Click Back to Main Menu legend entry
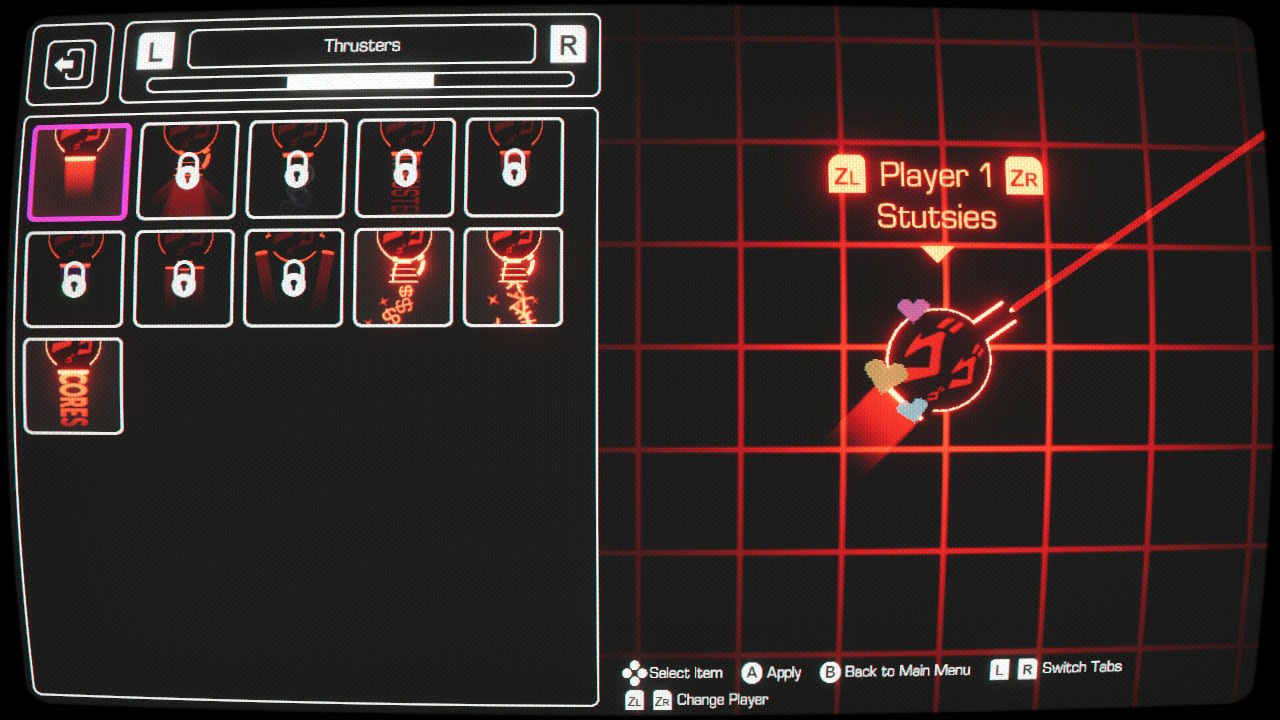 coord(898,672)
